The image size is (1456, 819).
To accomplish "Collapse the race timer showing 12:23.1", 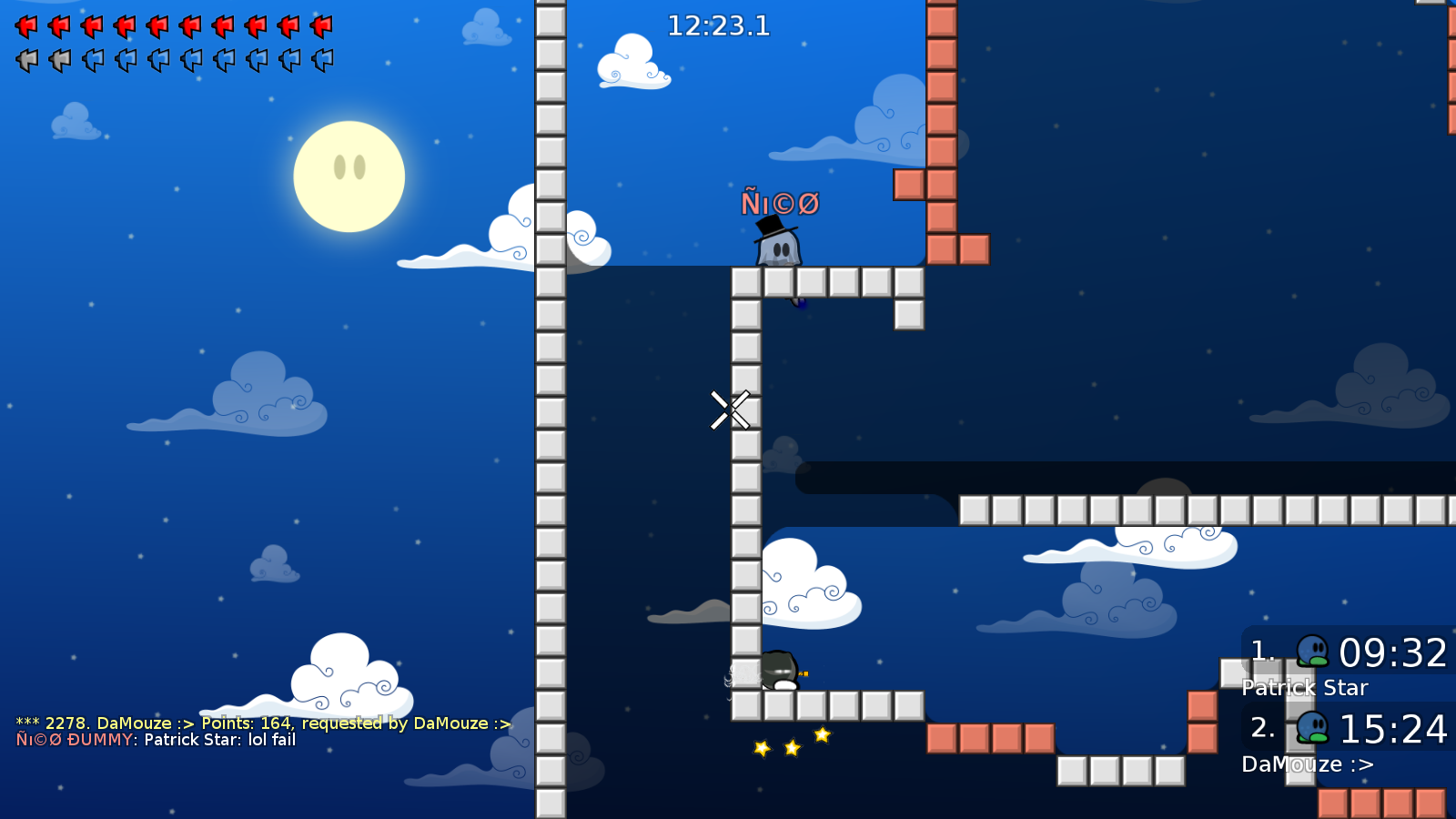I will [x=718, y=26].
